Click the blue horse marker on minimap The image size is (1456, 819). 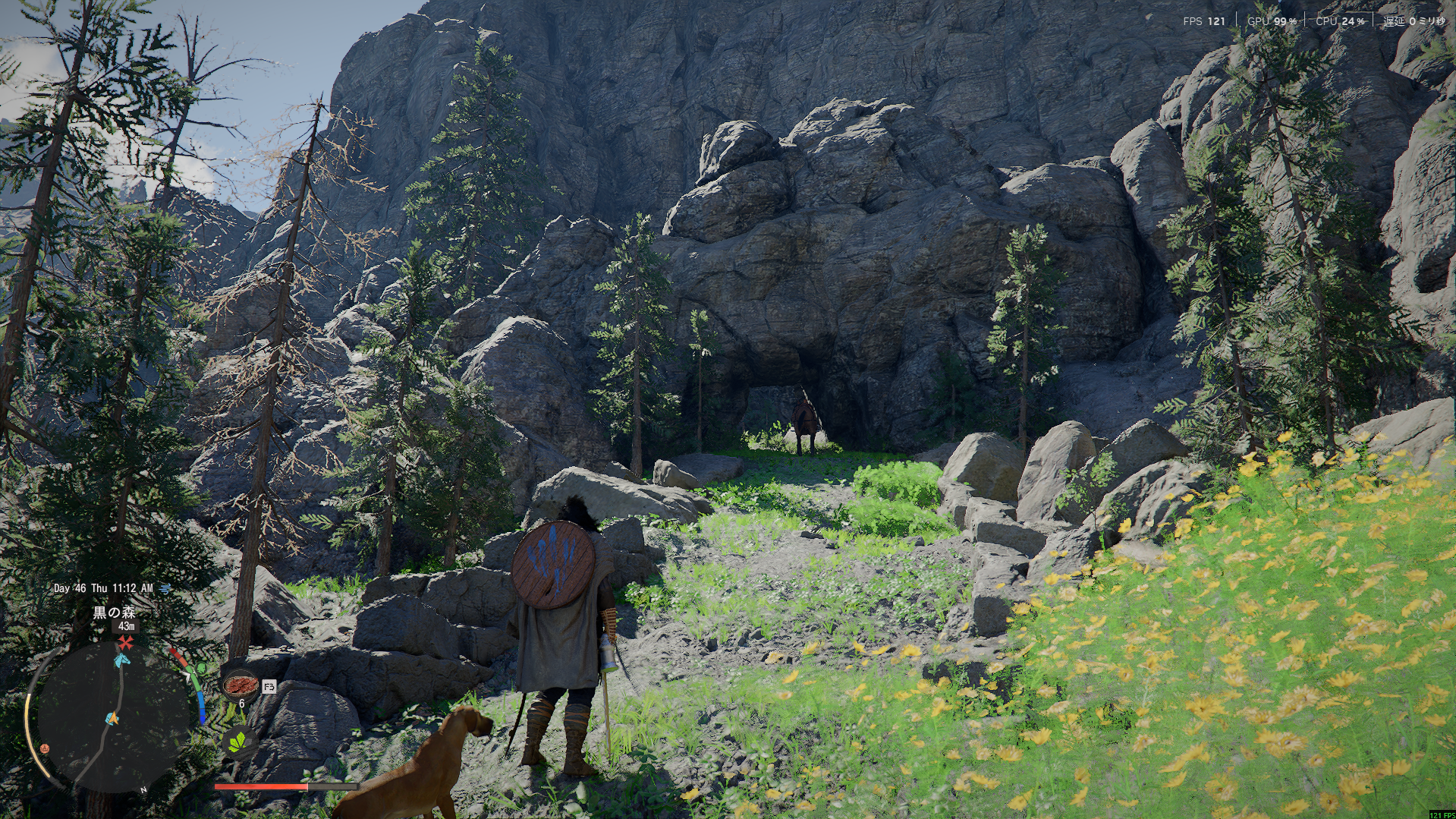click(121, 660)
